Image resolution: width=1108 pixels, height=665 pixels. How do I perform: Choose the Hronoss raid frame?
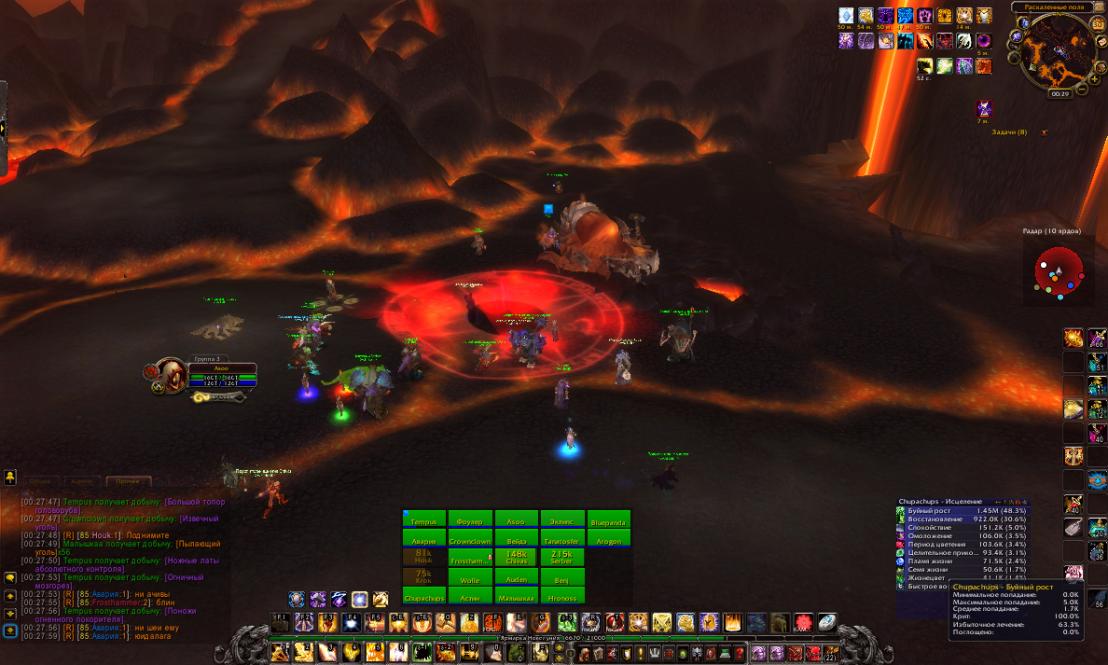562,595
